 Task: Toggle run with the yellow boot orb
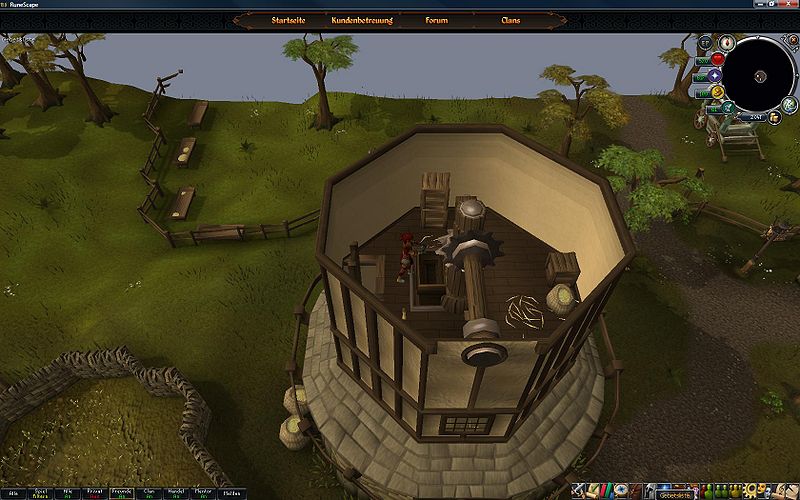tap(717, 93)
